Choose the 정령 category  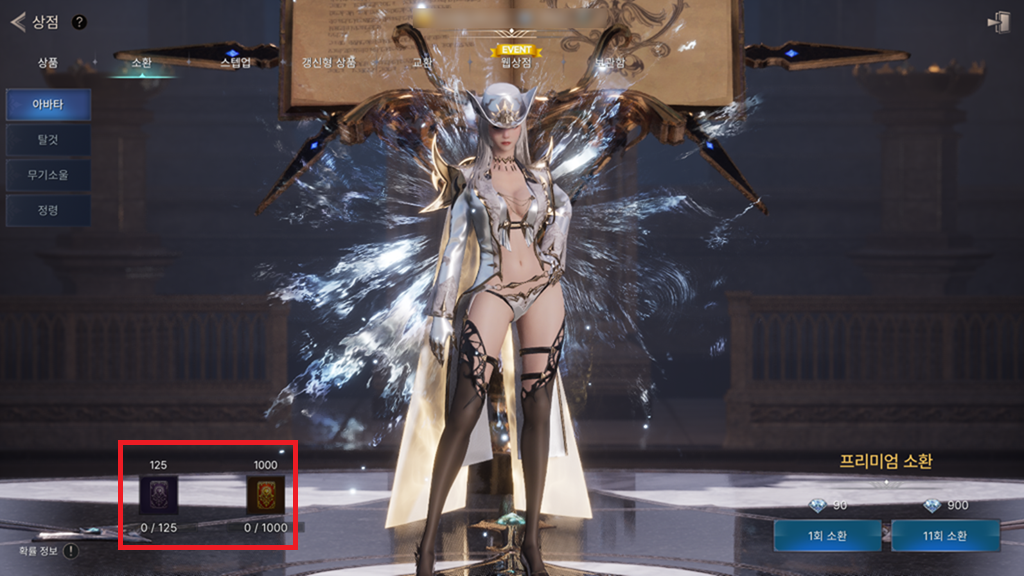click(49, 210)
